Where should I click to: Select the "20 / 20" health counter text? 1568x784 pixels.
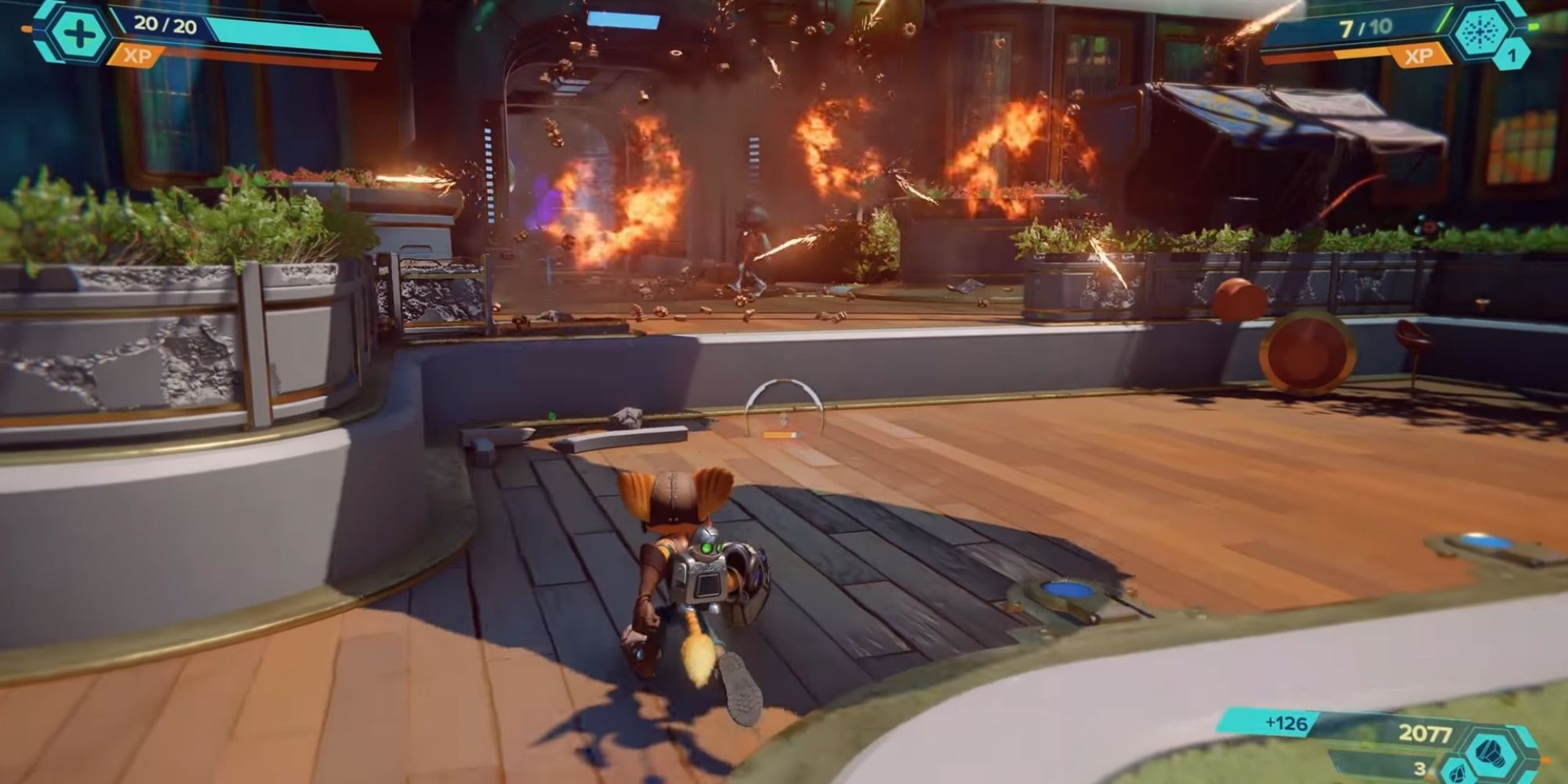pyautogui.click(x=165, y=24)
